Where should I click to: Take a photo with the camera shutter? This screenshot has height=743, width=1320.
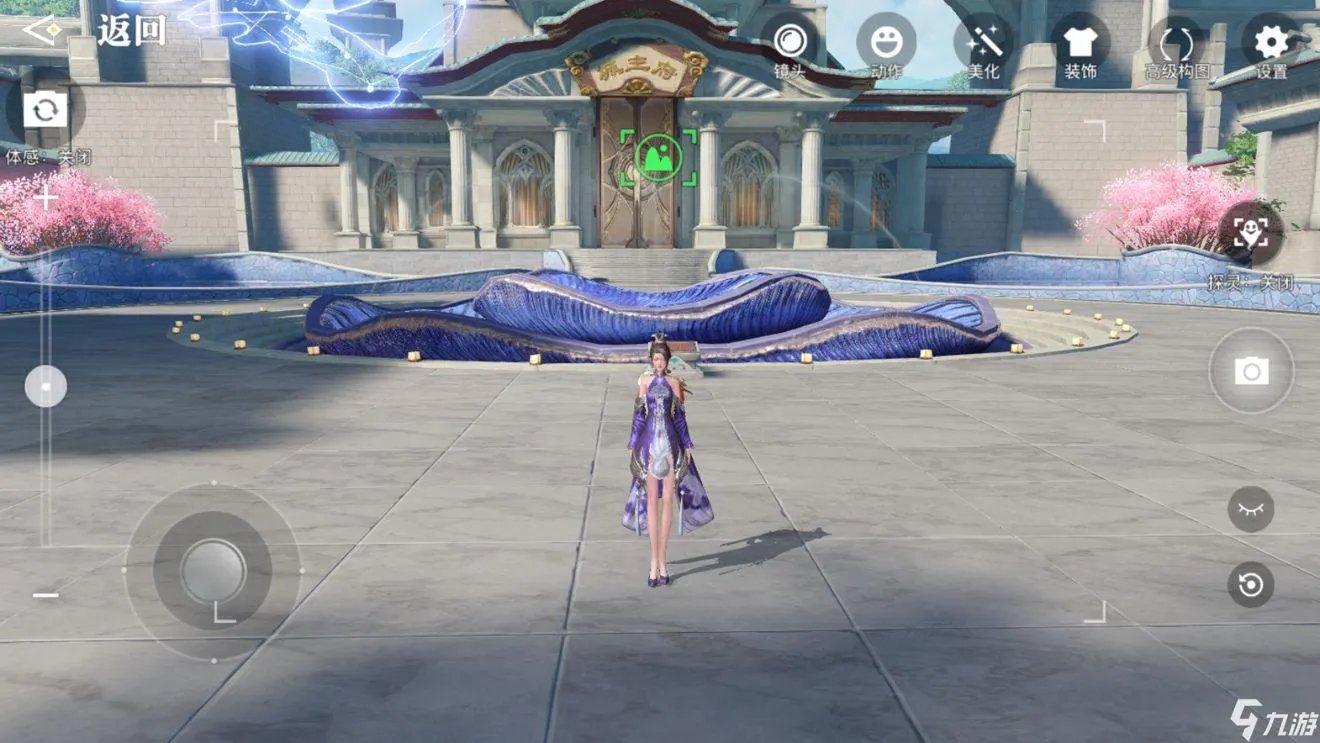[1251, 372]
